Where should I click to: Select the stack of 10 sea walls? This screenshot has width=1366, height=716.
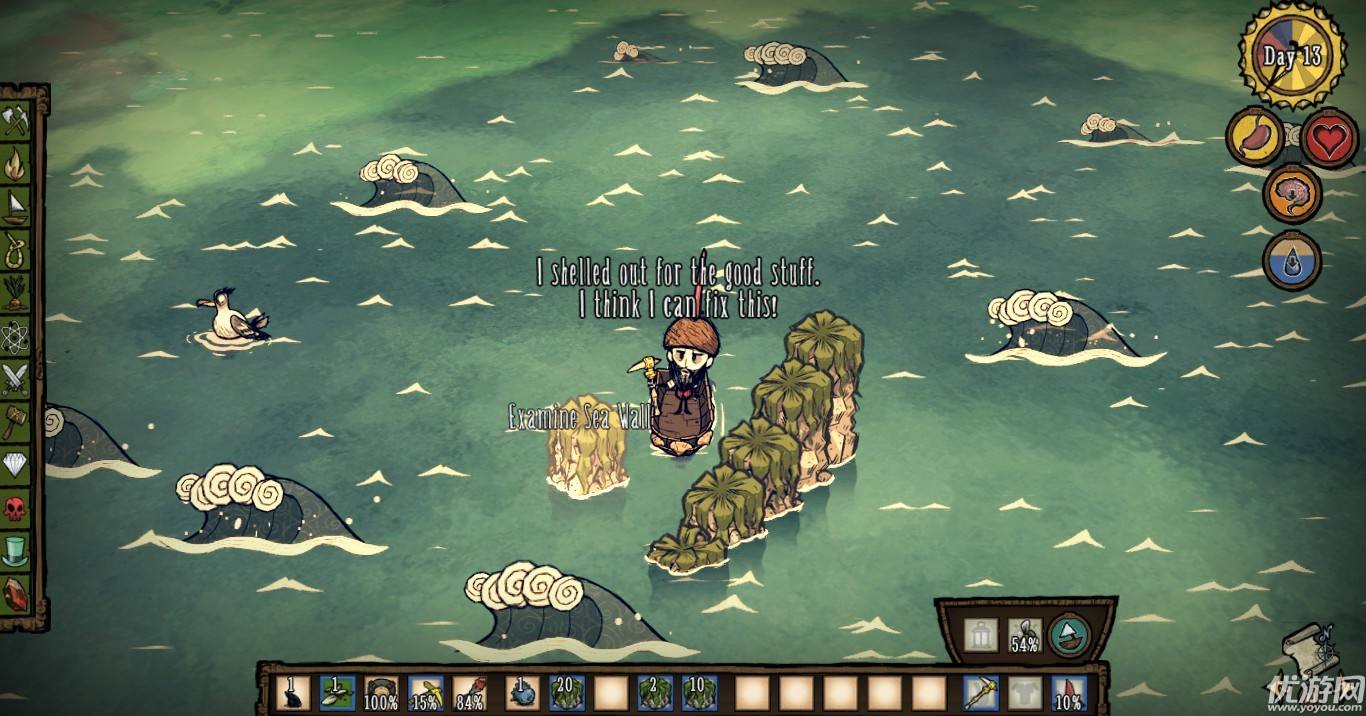pos(699,691)
